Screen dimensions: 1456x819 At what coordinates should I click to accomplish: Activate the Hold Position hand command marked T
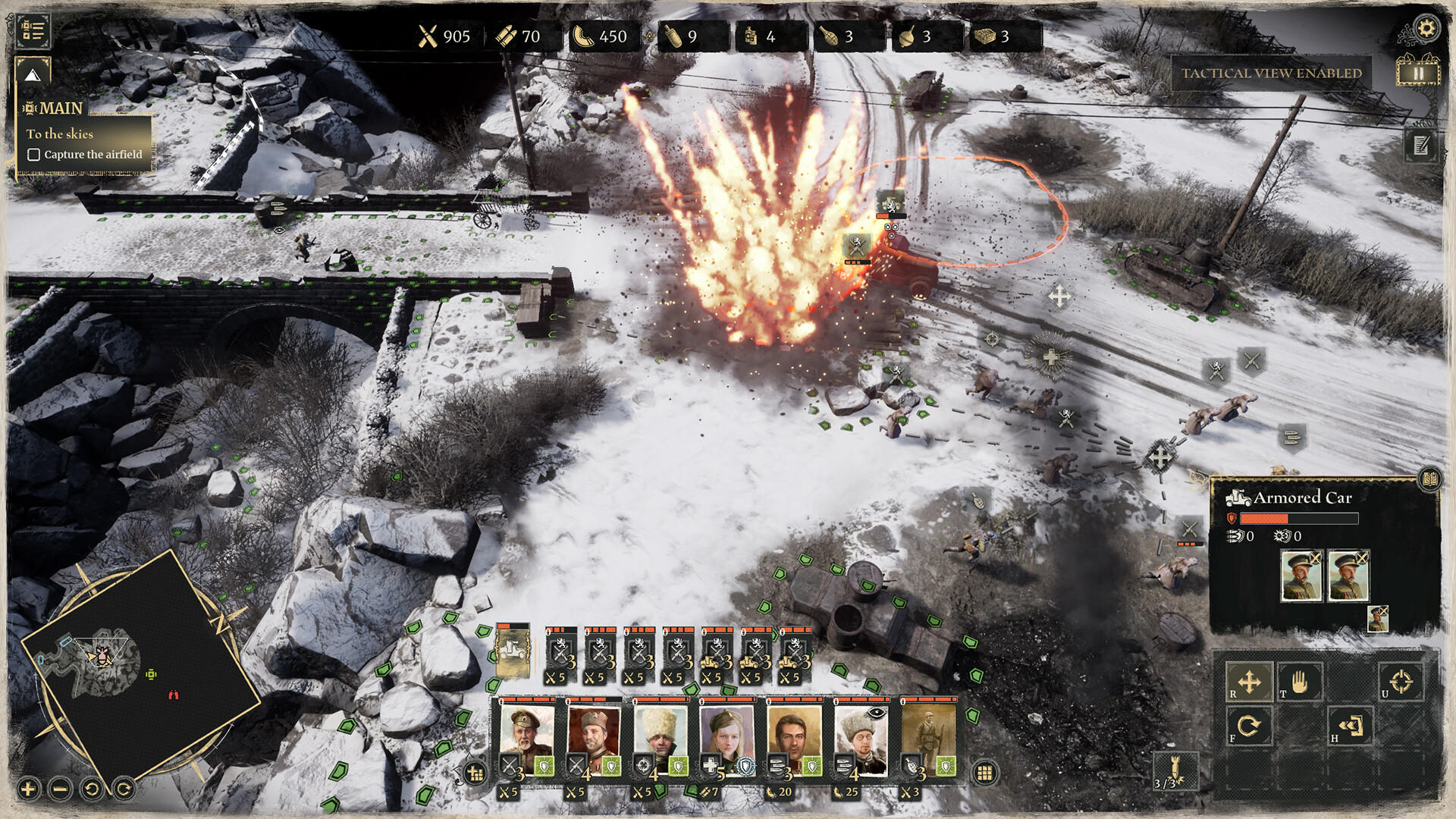point(1299,681)
